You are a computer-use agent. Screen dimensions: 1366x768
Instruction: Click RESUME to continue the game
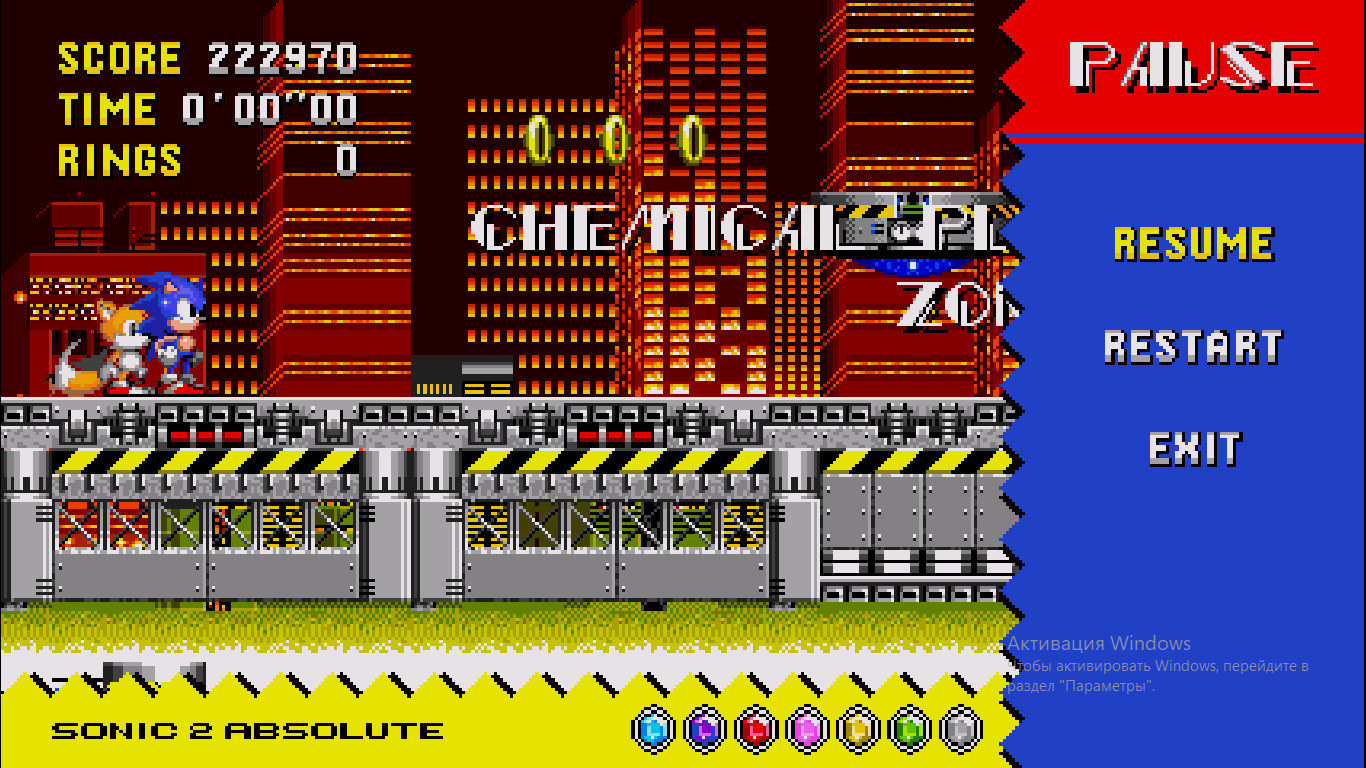[1195, 243]
